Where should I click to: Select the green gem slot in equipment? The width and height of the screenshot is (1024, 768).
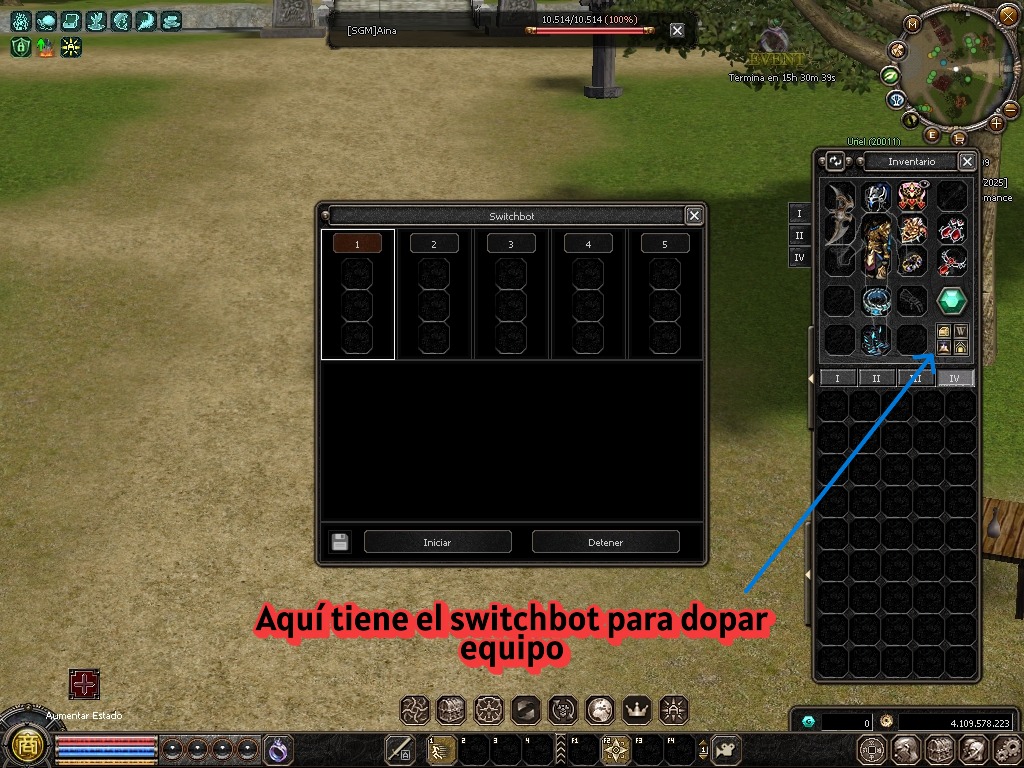tap(951, 300)
